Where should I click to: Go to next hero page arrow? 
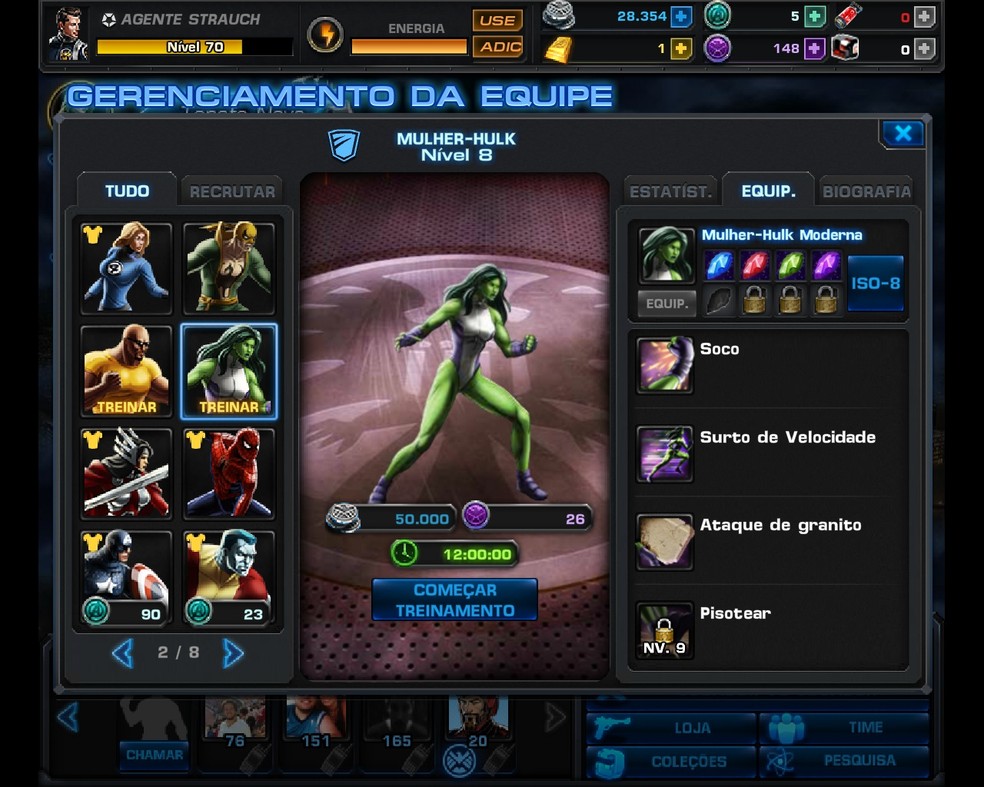(233, 653)
